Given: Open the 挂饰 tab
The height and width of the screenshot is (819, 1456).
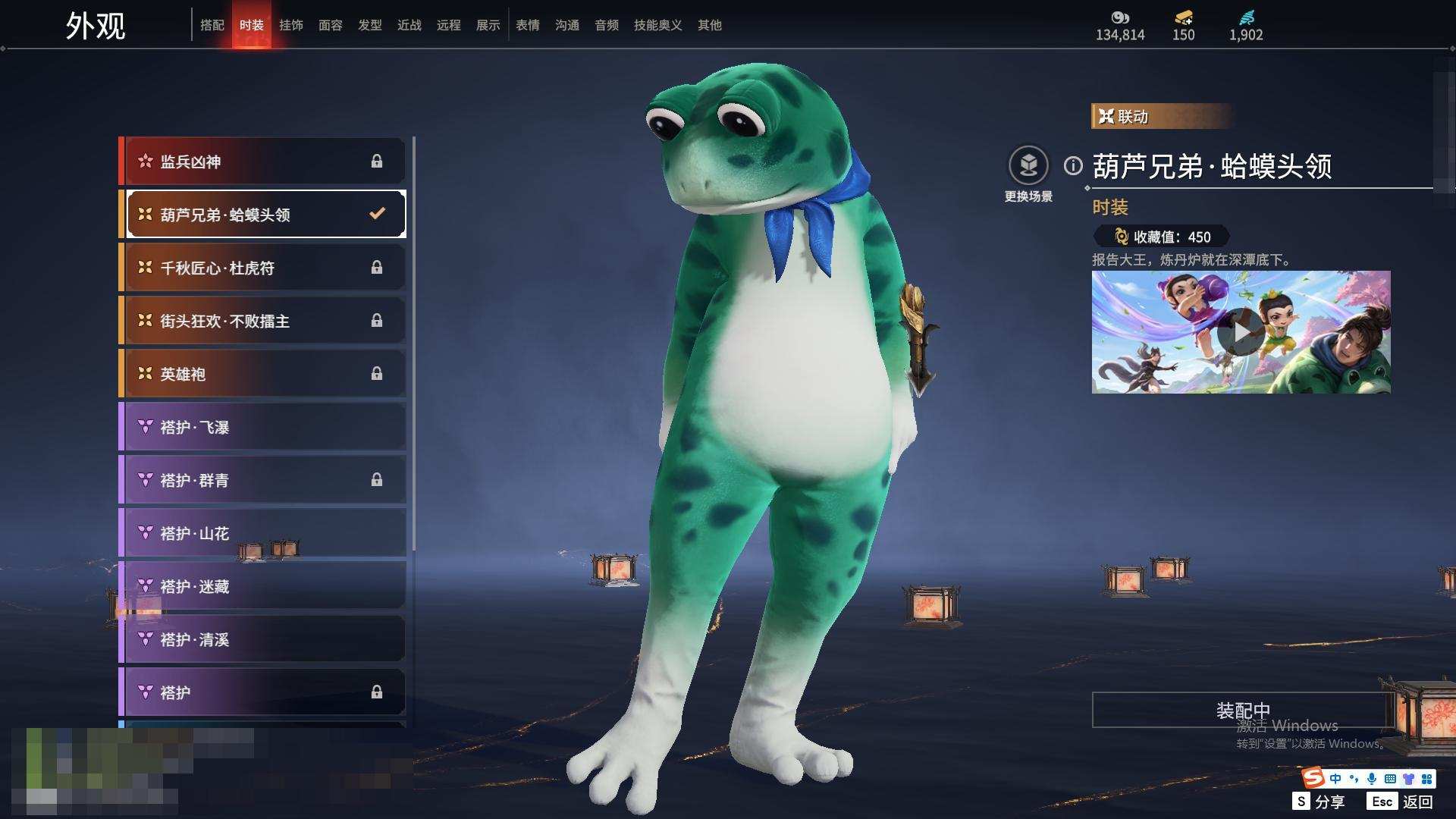Looking at the screenshot, I should pos(290,25).
